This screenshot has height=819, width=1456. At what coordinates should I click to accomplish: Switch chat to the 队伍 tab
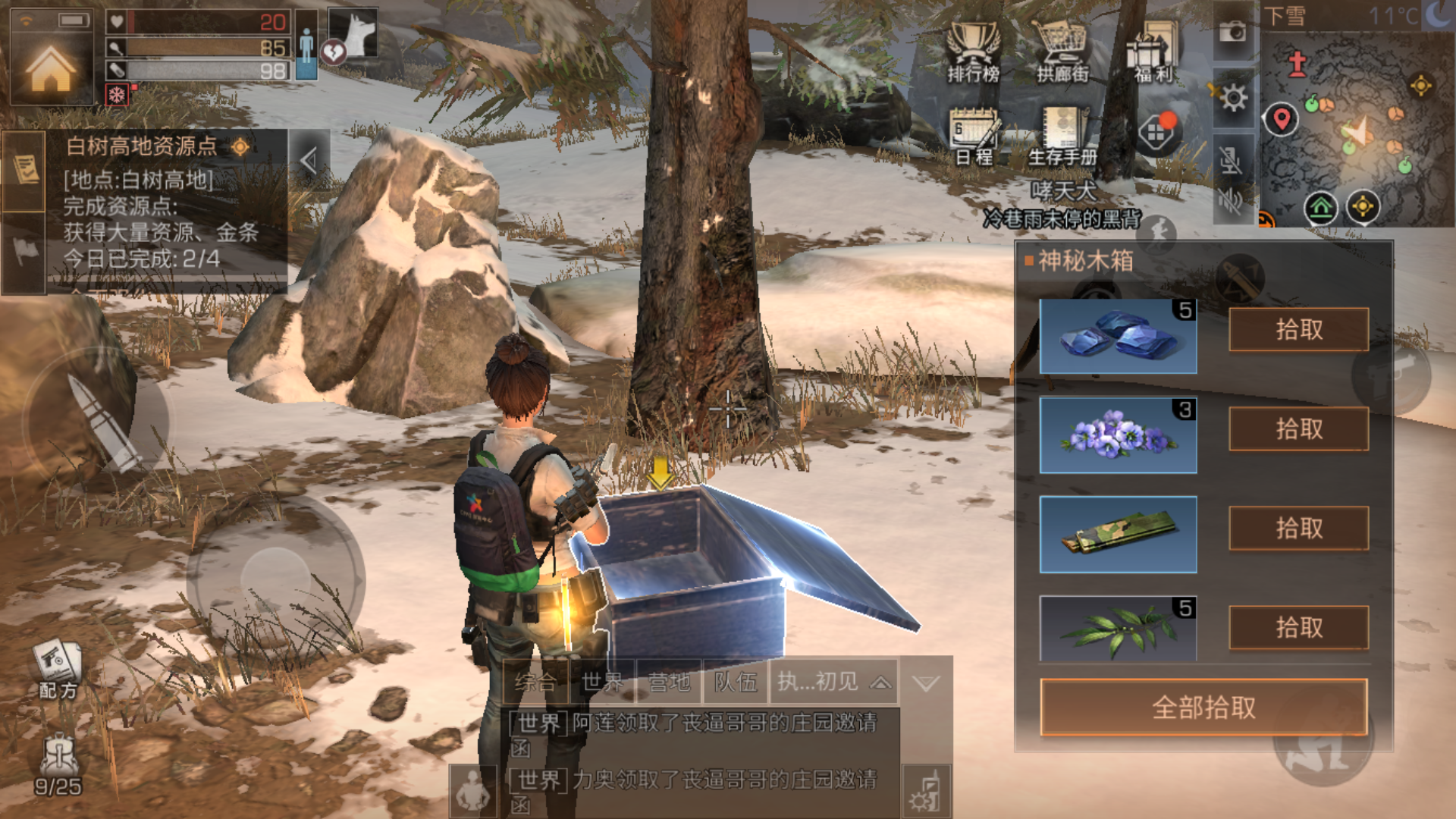tap(736, 682)
